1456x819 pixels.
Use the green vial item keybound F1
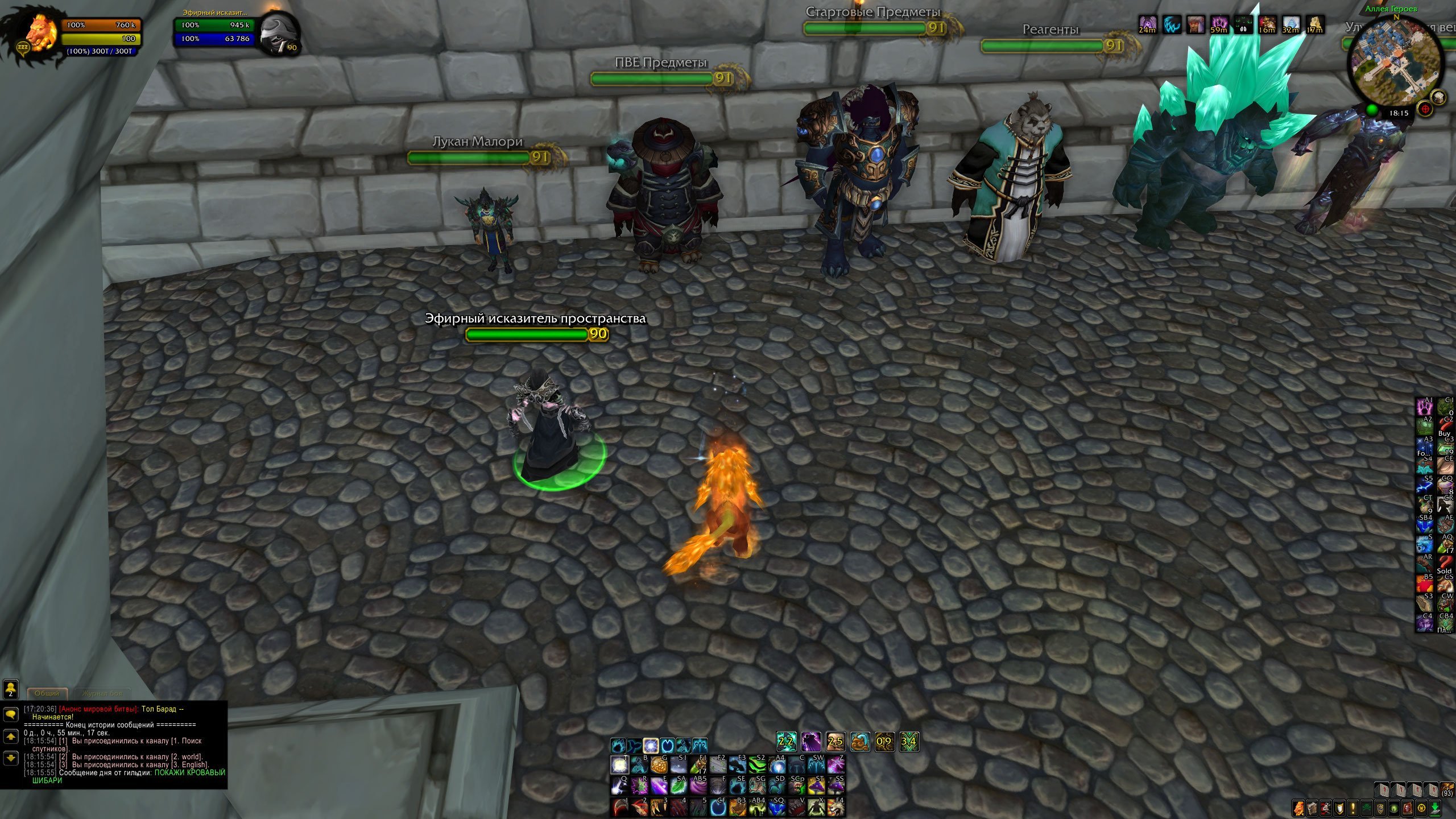[x=698, y=765]
